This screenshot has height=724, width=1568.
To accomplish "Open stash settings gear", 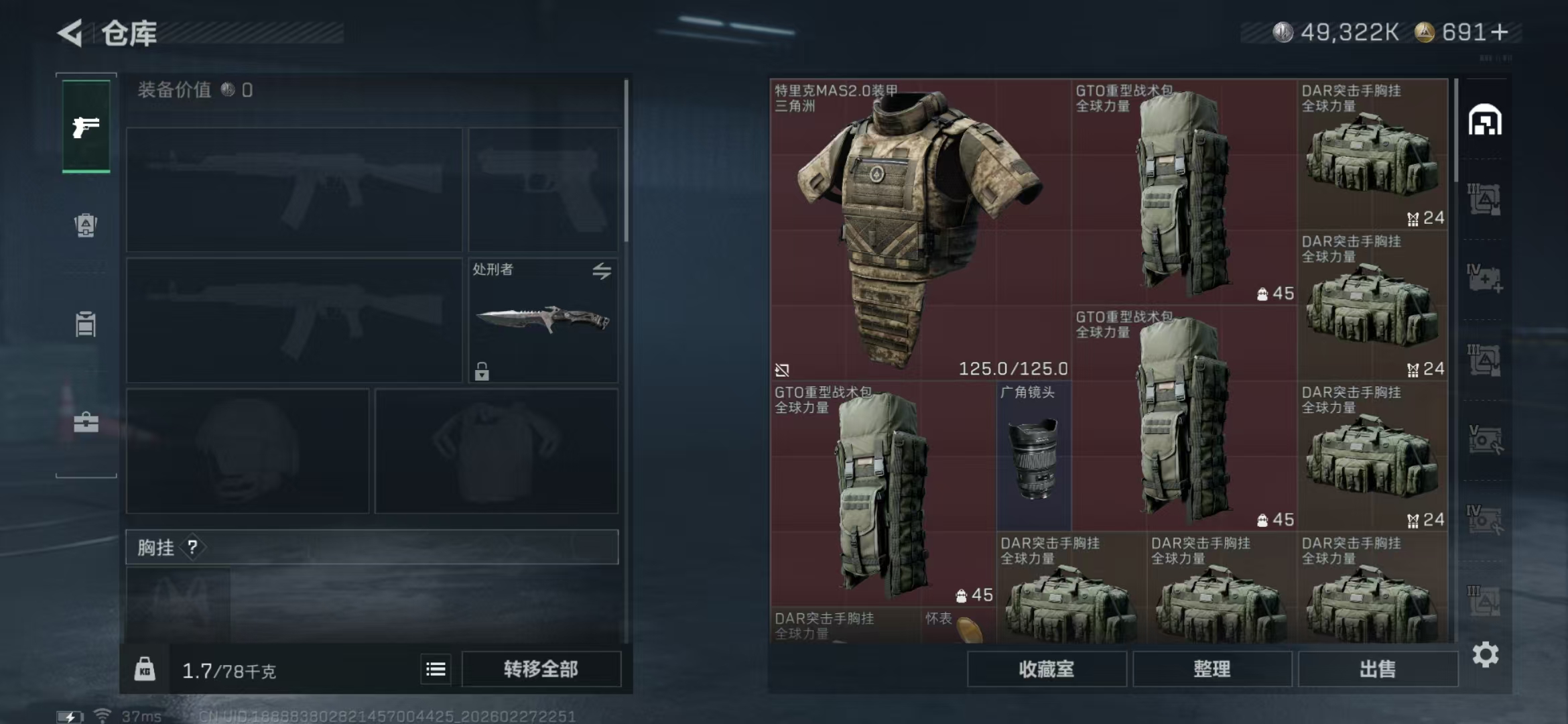I will coord(1485,654).
